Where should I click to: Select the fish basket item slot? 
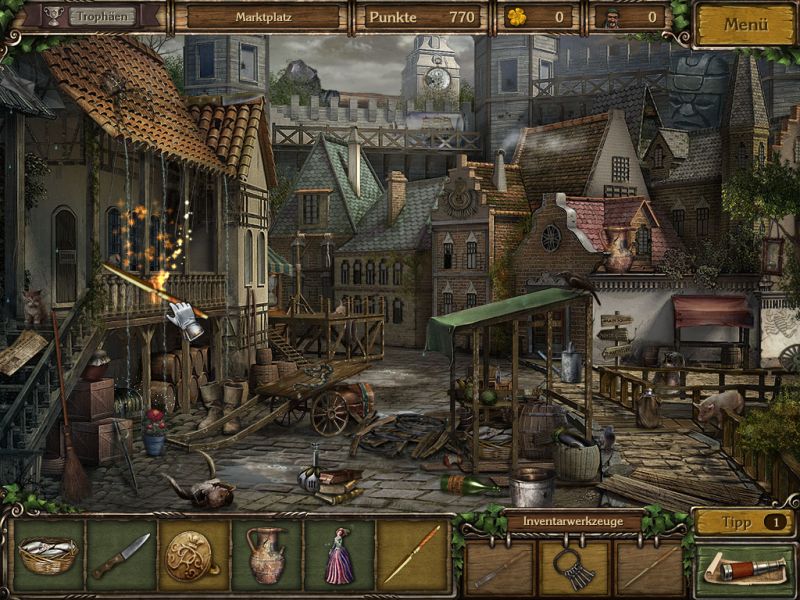tap(48, 555)
